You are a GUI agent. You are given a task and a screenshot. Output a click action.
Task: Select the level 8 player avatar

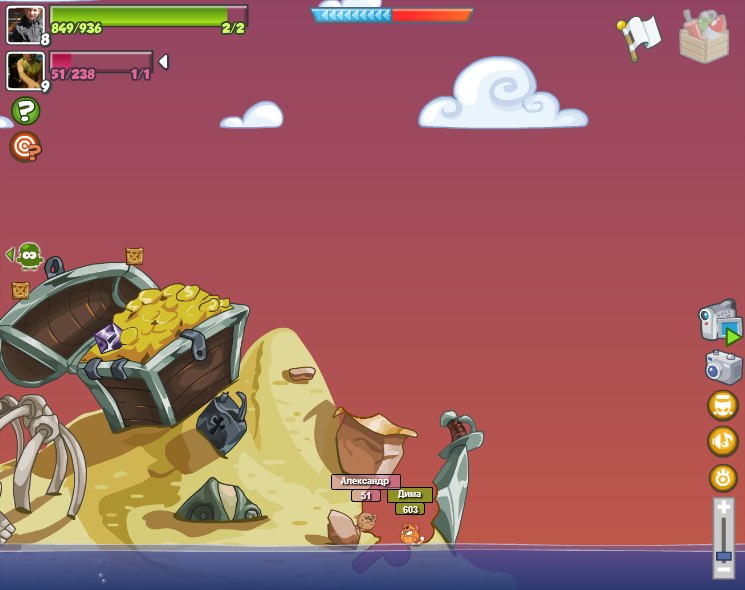tap(25, 24)
